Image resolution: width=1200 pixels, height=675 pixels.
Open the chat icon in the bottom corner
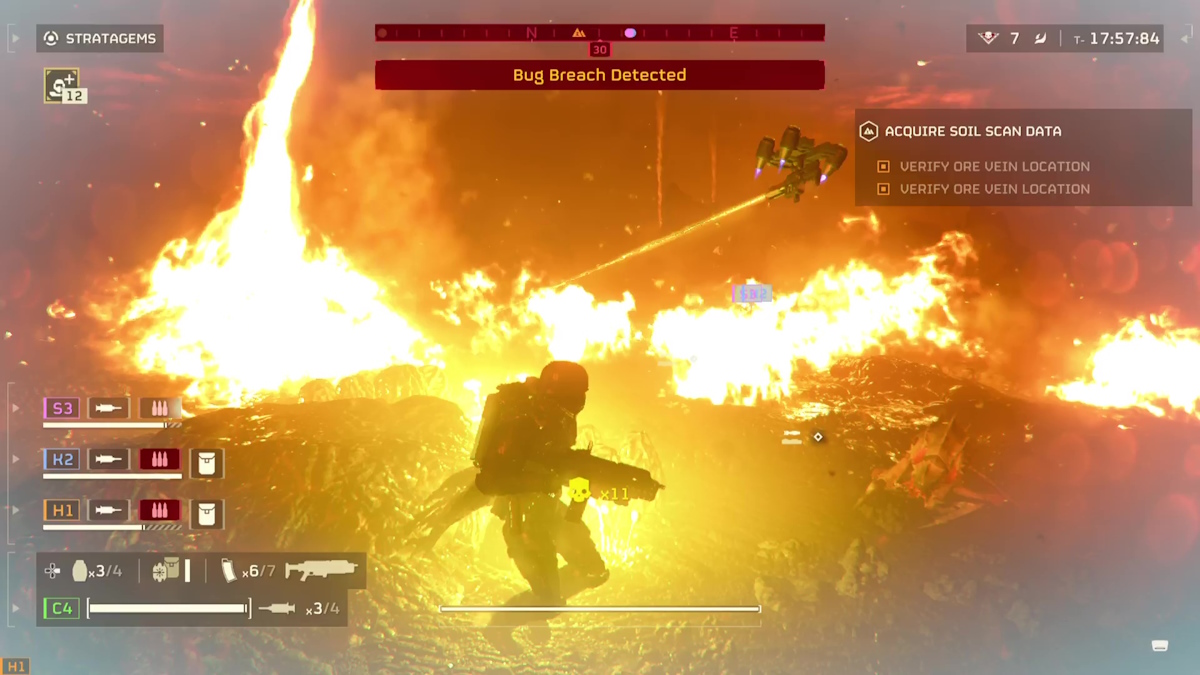point(1160,646)
